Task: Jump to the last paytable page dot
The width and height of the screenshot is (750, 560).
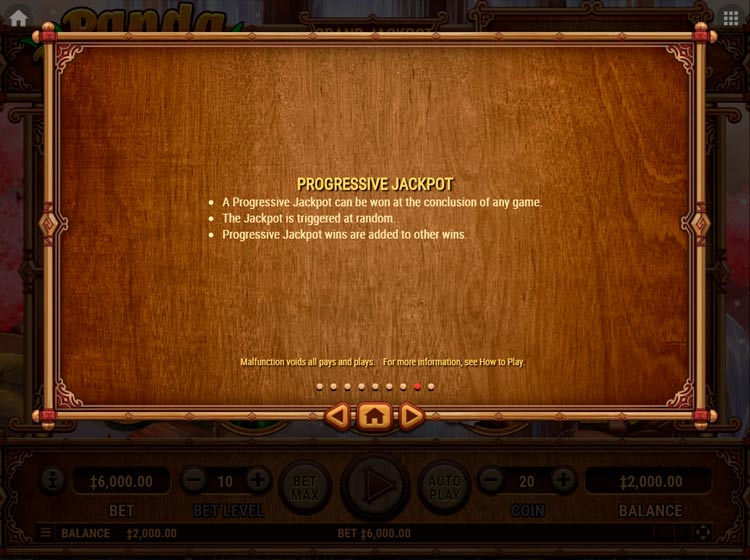Action: 431,386
